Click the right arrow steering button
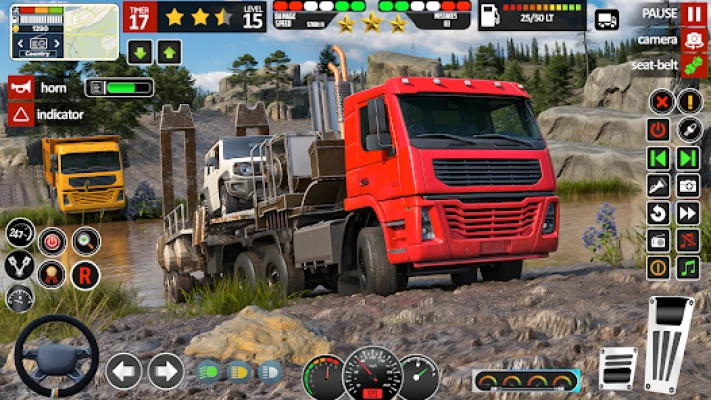 coord(166,371)
